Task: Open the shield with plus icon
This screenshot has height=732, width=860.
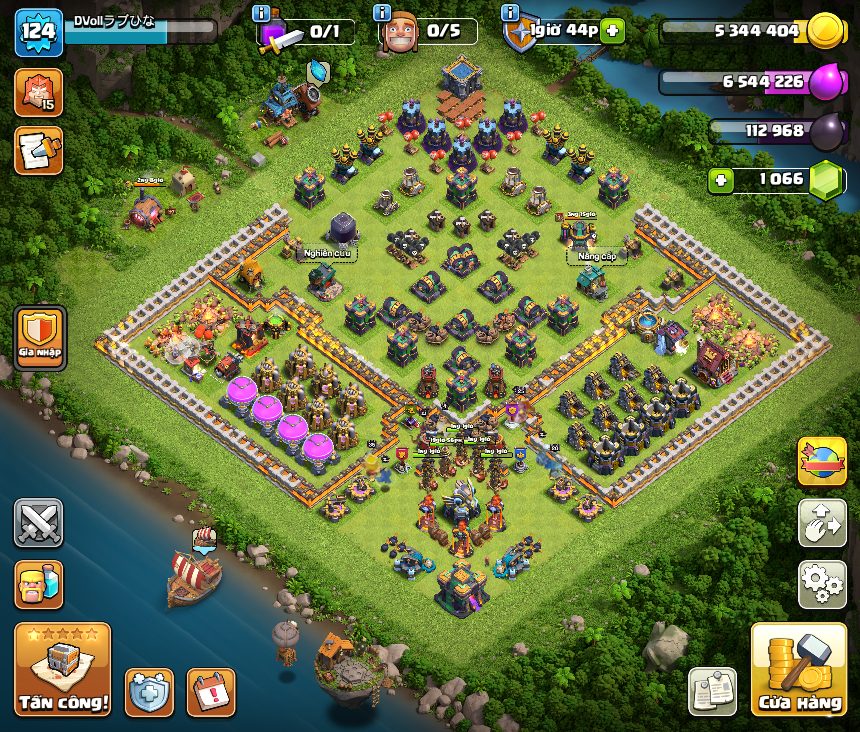Action: 149,692
